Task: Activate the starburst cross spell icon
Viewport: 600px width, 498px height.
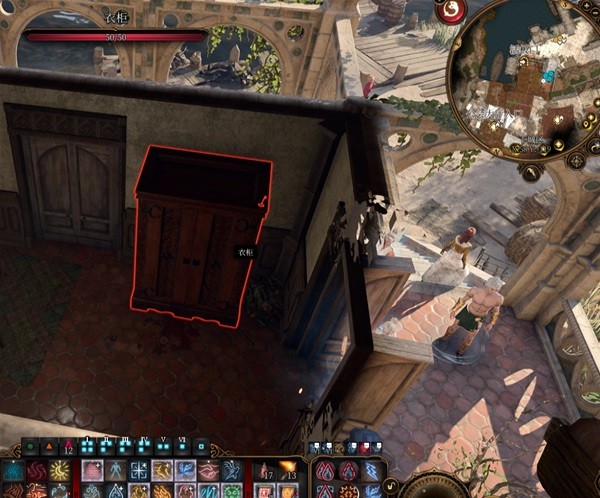Action: 139,470
